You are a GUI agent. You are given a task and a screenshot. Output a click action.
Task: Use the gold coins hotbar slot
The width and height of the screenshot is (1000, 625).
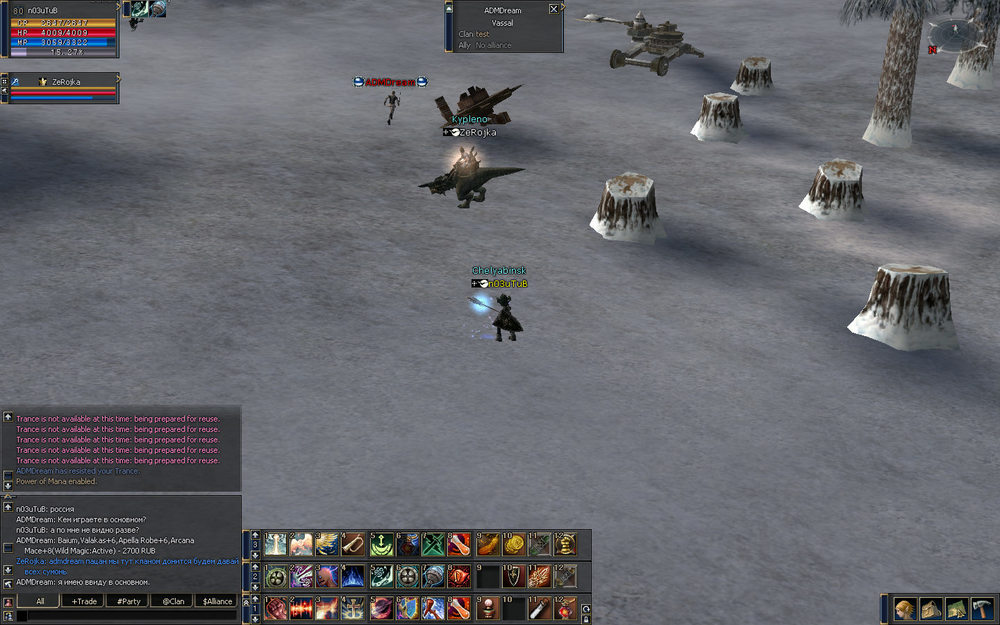click(513, 544)
